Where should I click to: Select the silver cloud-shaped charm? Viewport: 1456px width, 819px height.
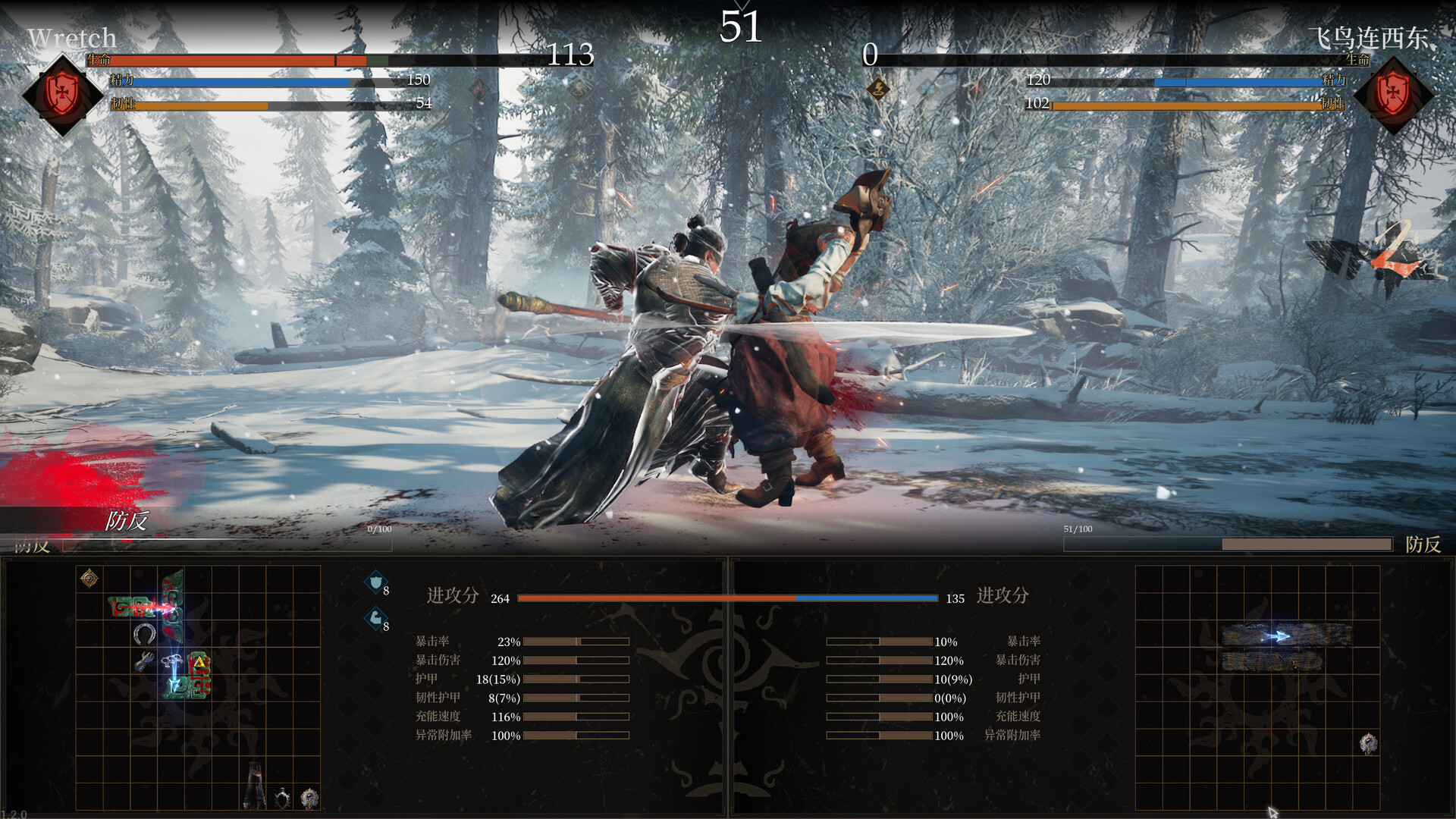(x=172, y=659)
